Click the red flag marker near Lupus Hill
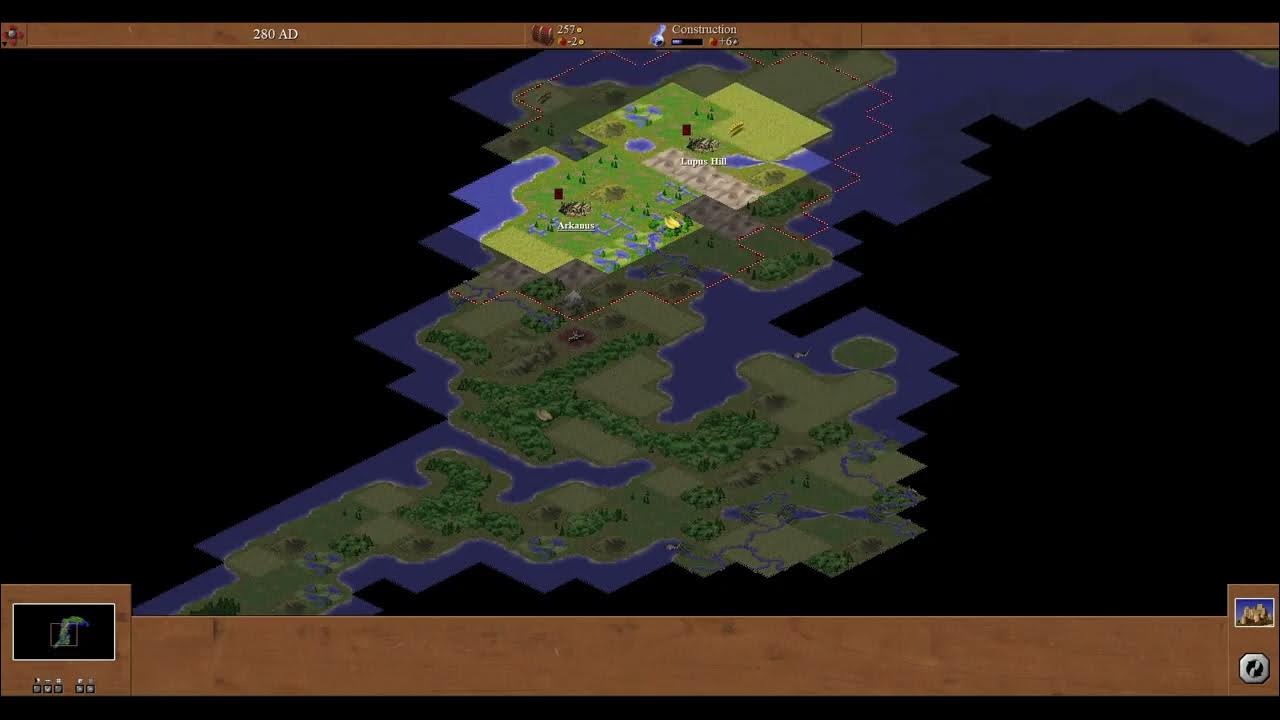 point(685,130)
